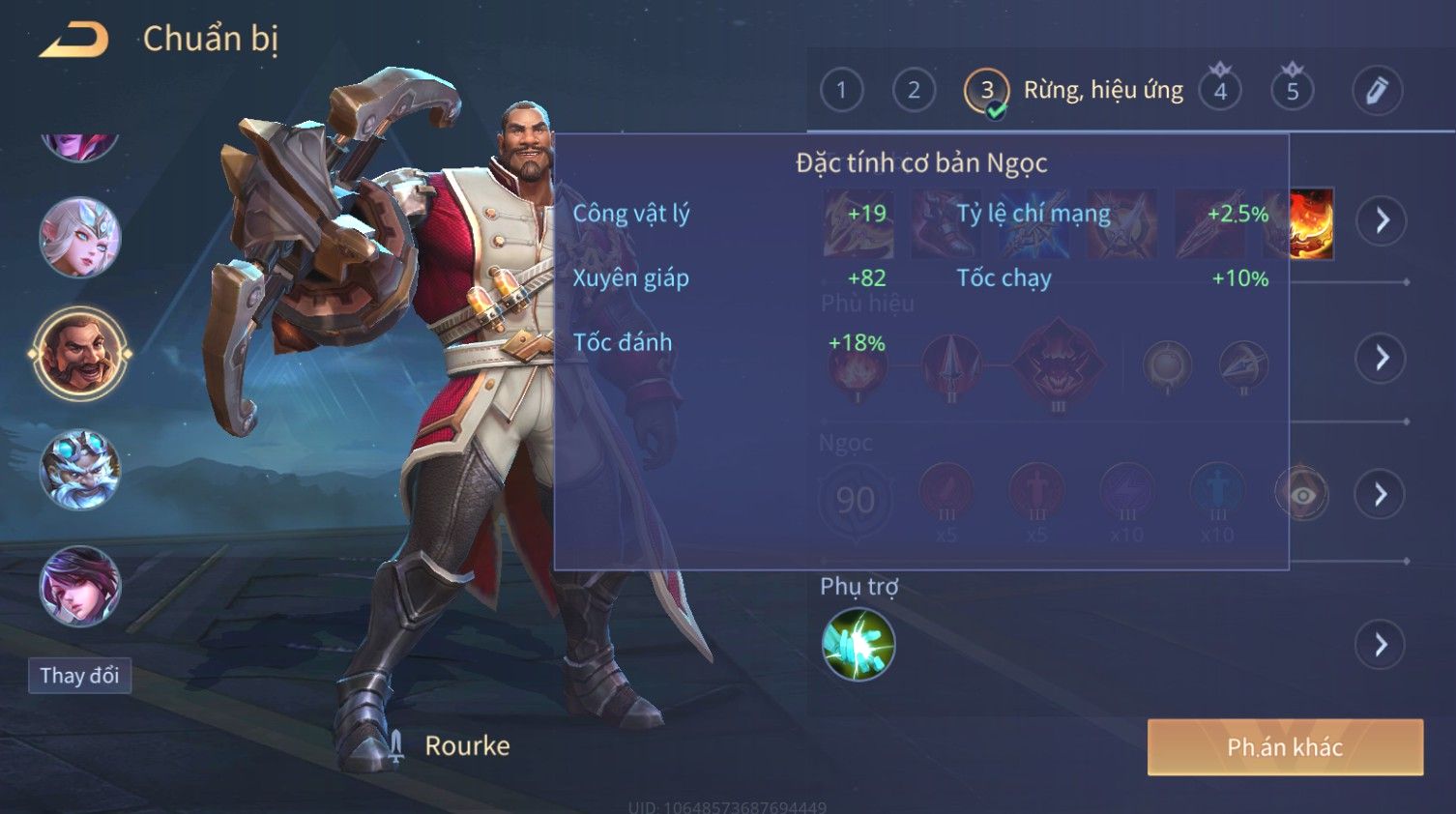This screenshot has width=1456, height=814.
Task: Choose the white-haired female hero portrait
Action: 79,238
